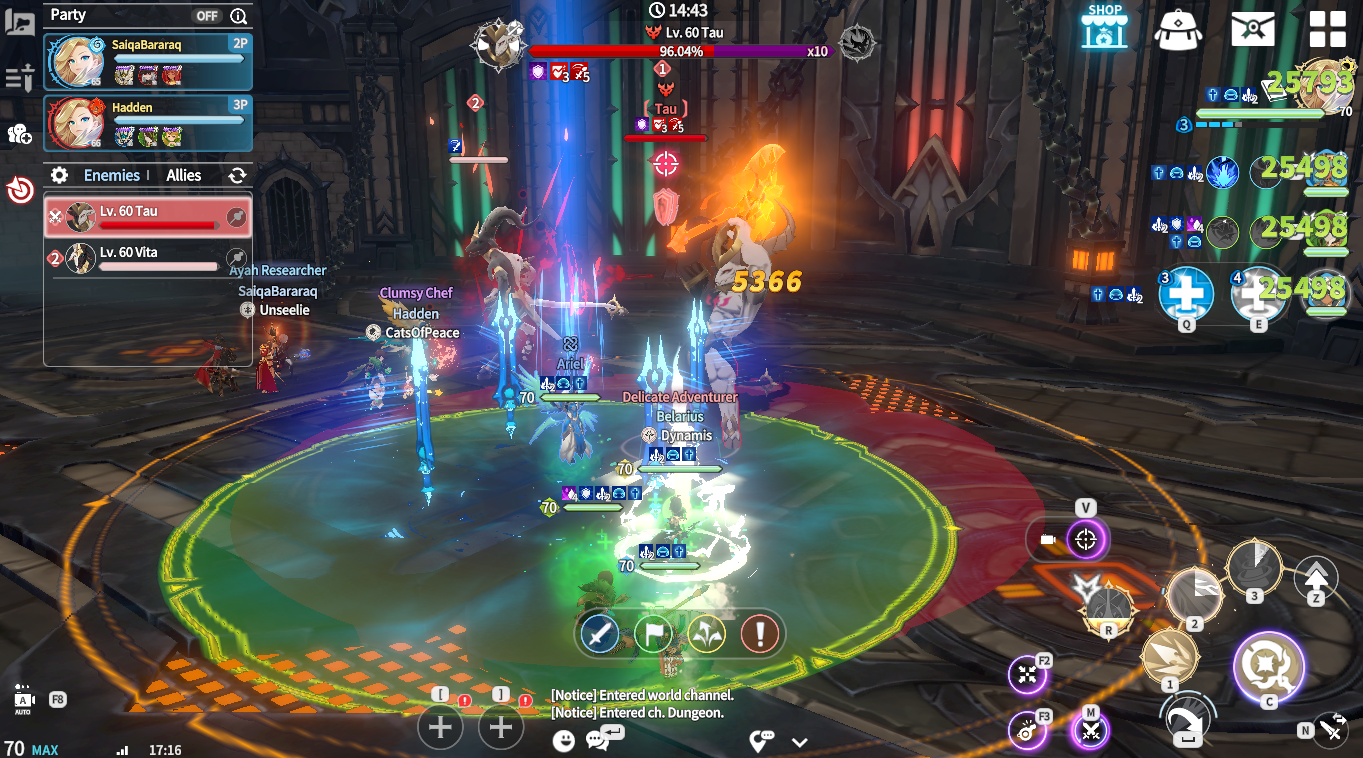Viewport: 1363px width, 758px height.
Task: Send the white flag command ping
Action: [x=654, y=633]
